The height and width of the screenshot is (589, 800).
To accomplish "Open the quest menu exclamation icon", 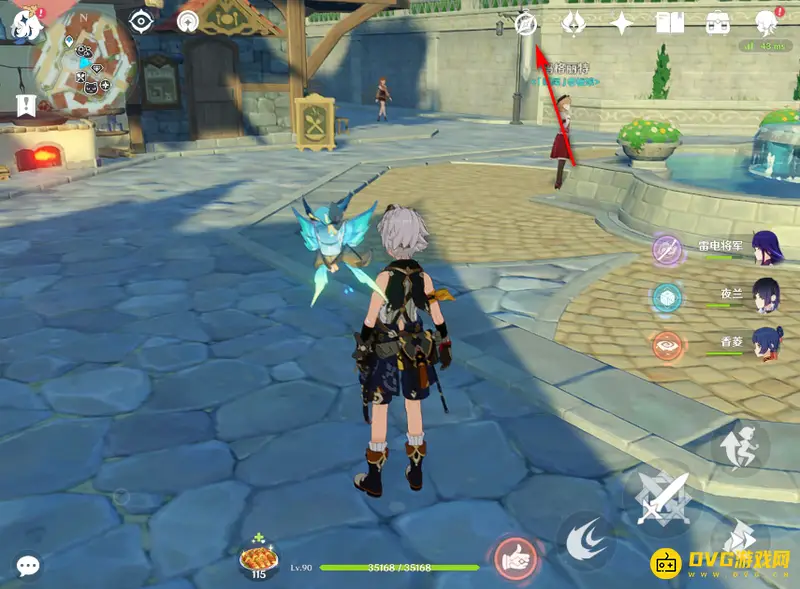I will click(x=25, y=104).
